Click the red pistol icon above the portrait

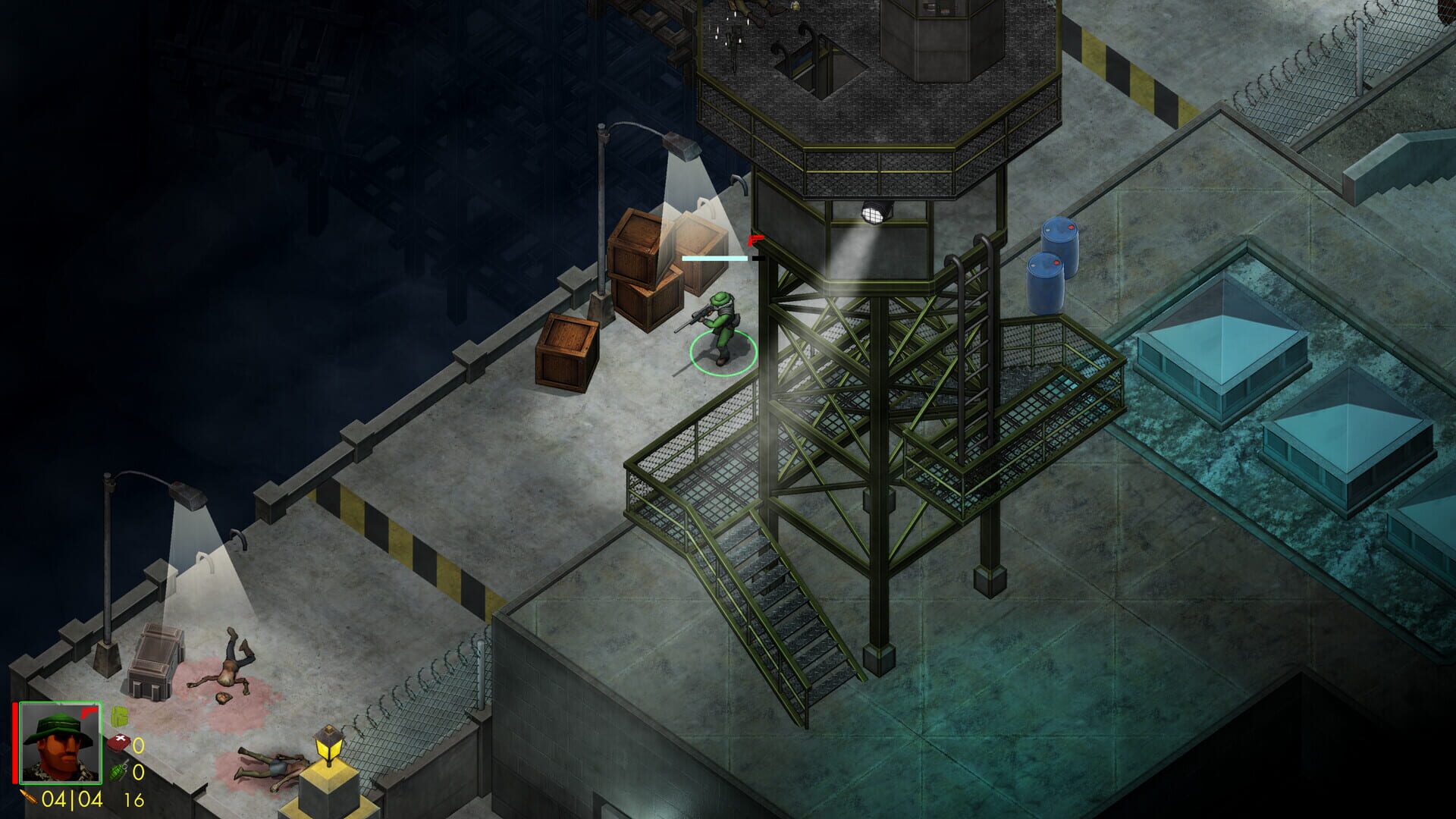coord(89,713)
